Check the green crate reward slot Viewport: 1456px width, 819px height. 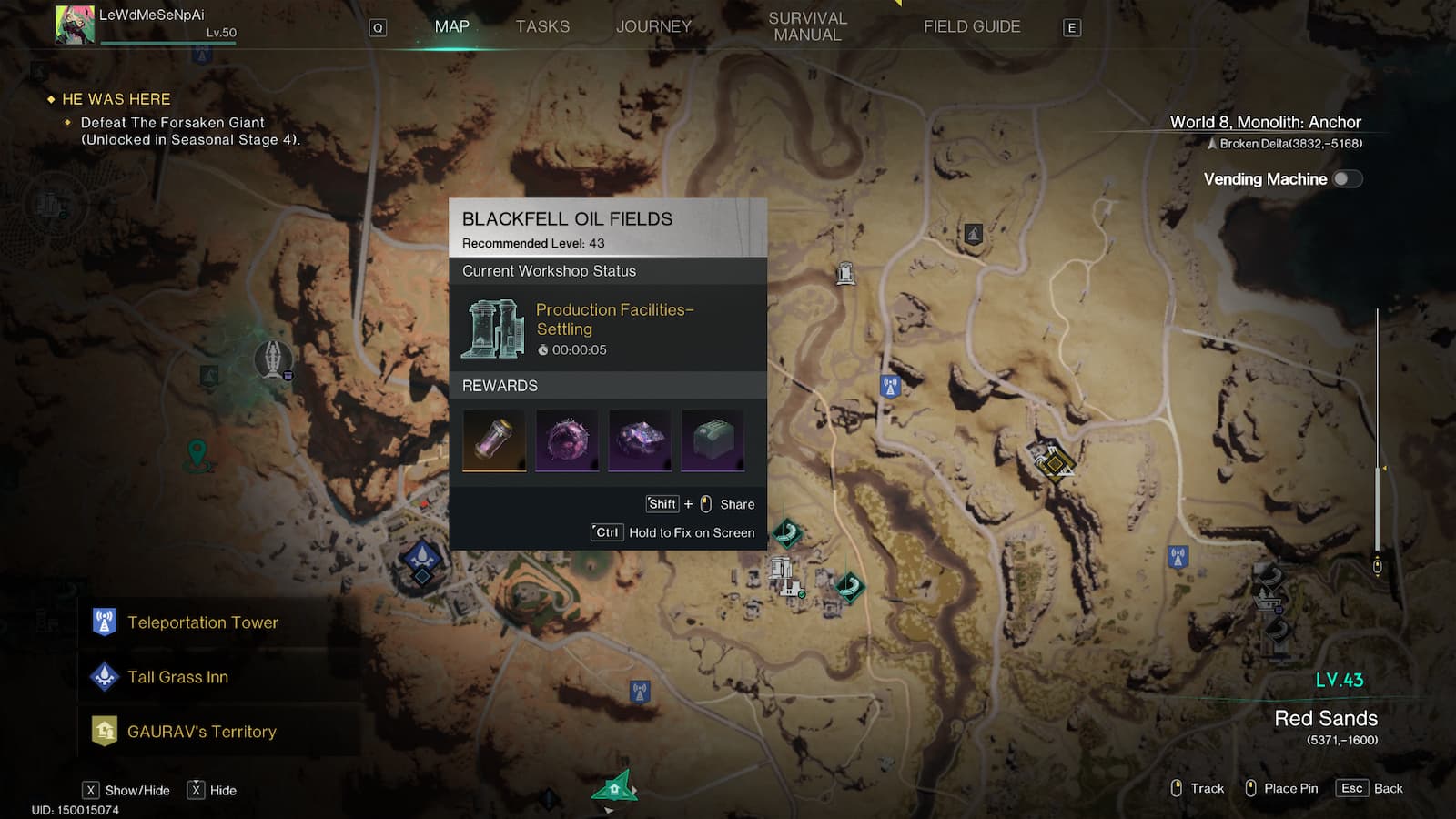713,440
